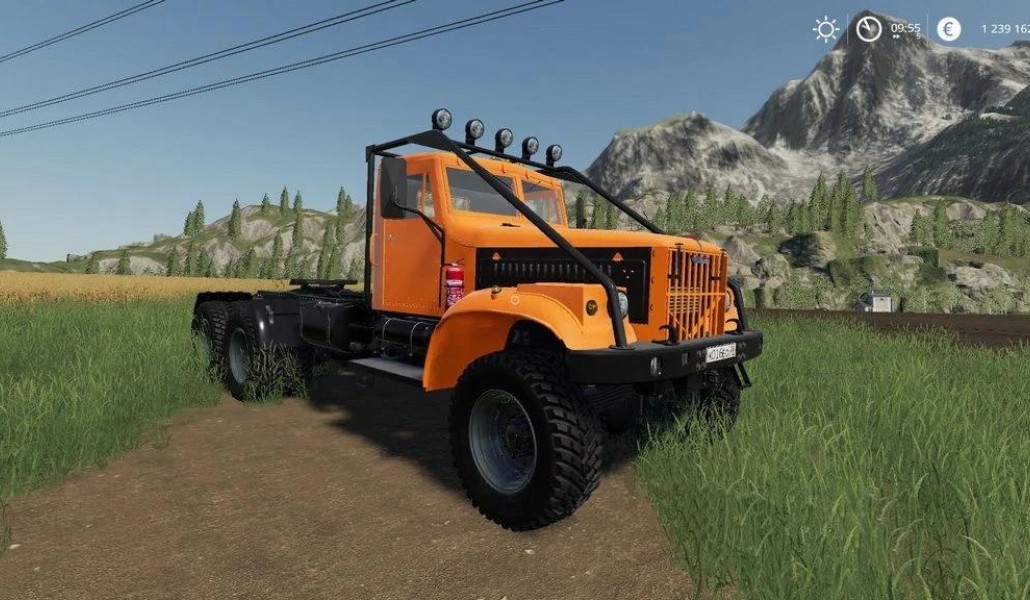Click the euro money icon
This screenshot has width=1030, height=600.
tap(949, 29)
